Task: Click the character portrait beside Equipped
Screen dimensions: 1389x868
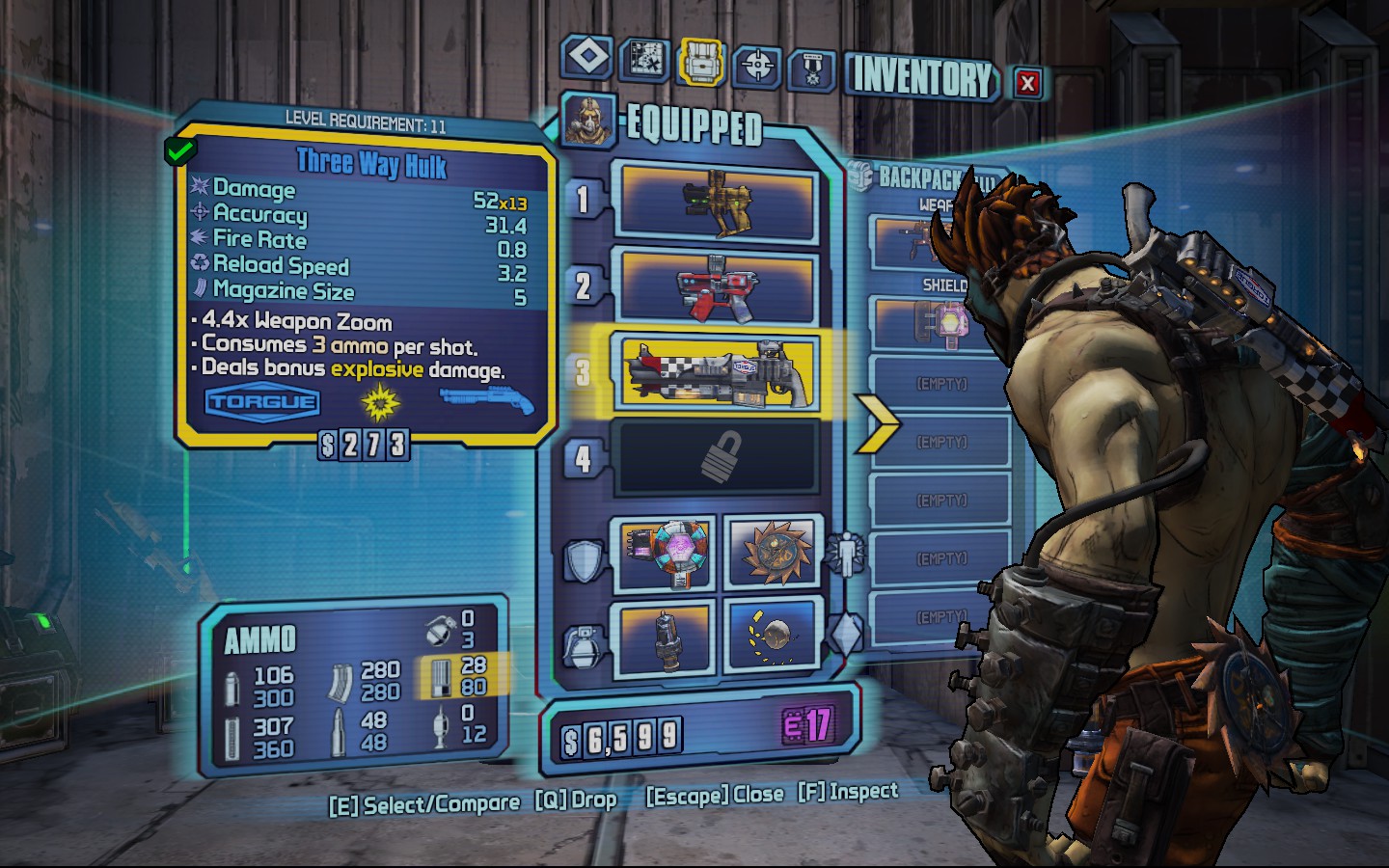Action: [587, 122]
